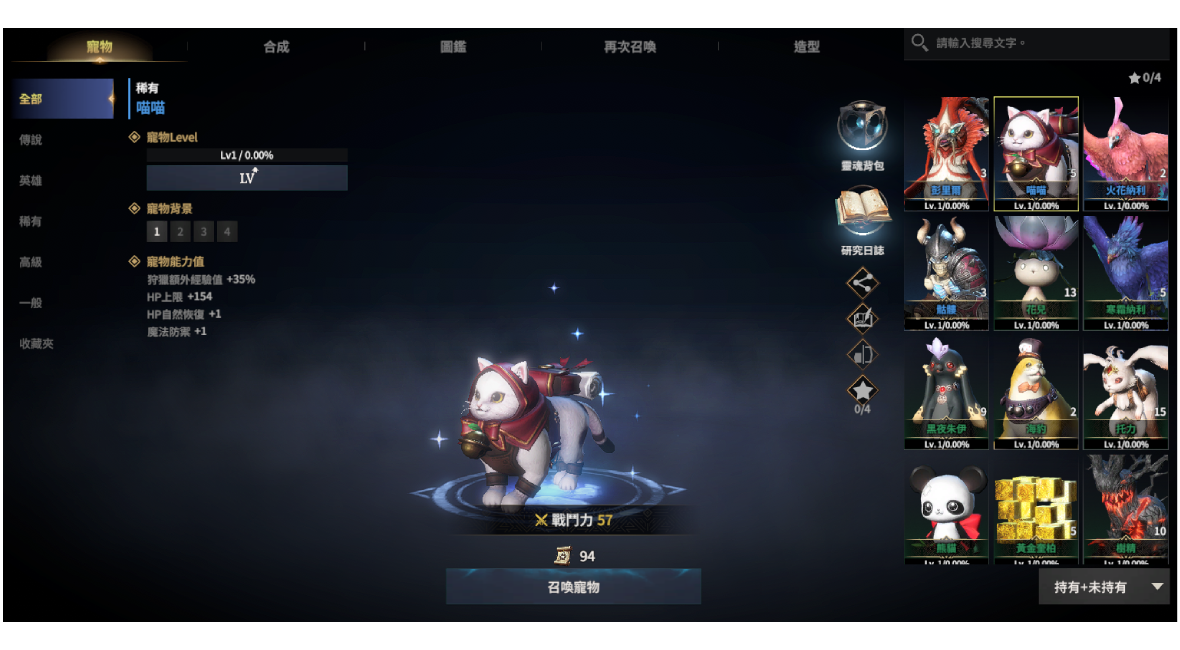Click the share icon
Image resolution: width=1180 pixels, height=650 pixels.
[862, 283]
